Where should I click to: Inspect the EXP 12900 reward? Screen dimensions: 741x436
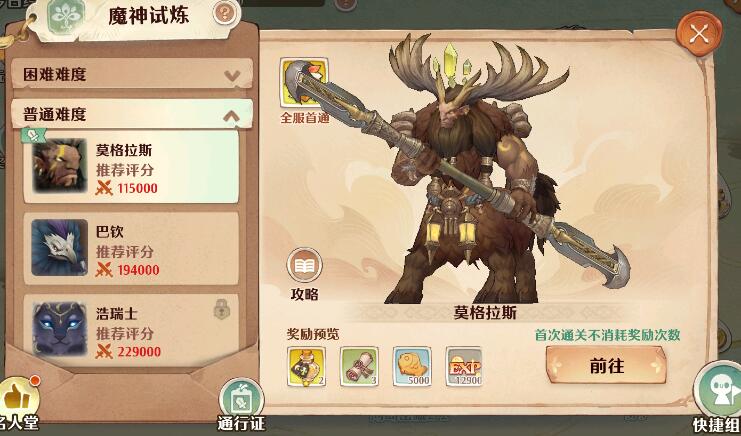click(463, 366)
